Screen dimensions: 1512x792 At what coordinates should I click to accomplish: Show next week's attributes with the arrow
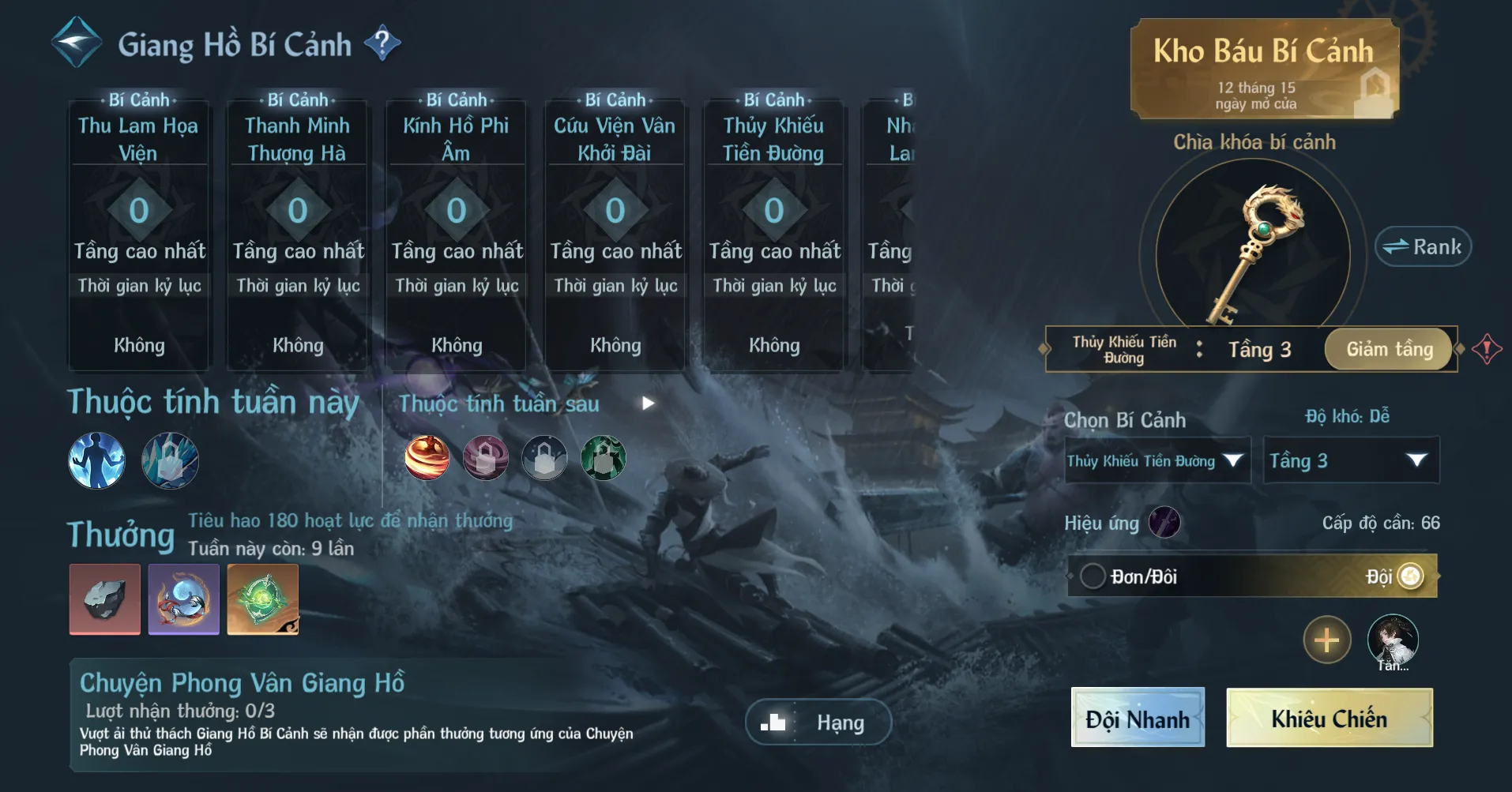(x=648, y=404)
